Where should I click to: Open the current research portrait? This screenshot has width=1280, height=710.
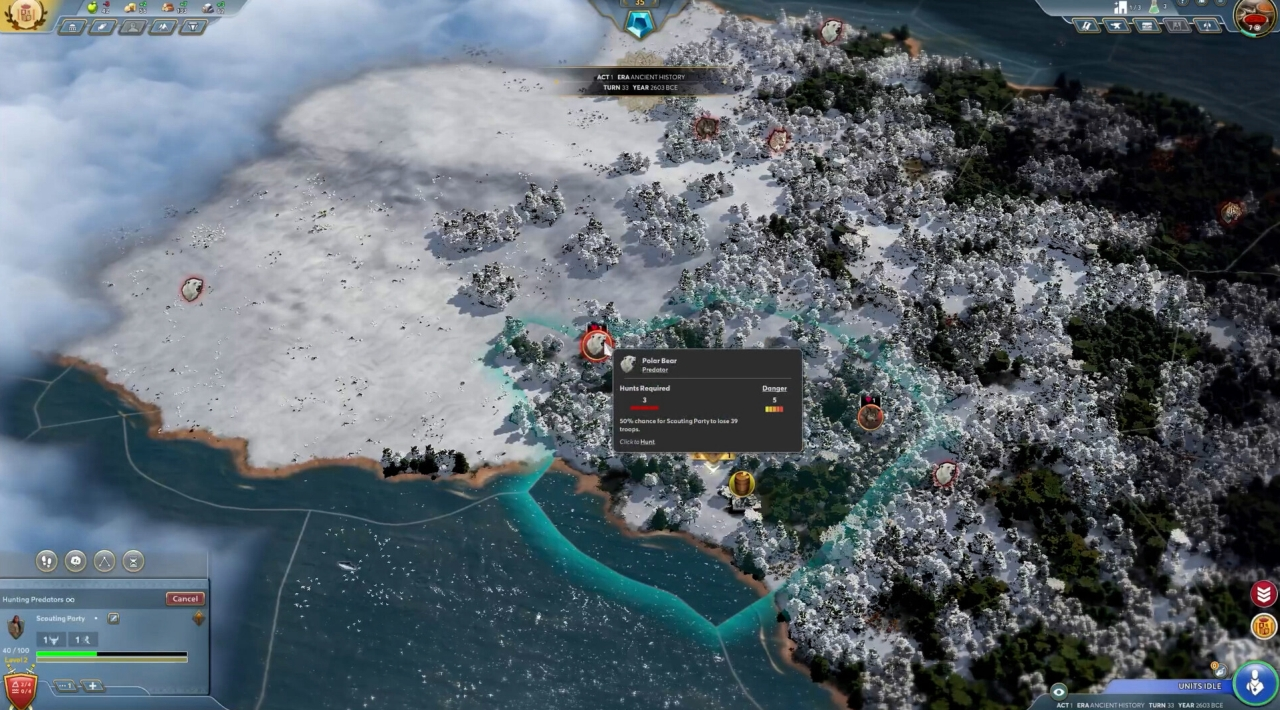click(1254, 16)
